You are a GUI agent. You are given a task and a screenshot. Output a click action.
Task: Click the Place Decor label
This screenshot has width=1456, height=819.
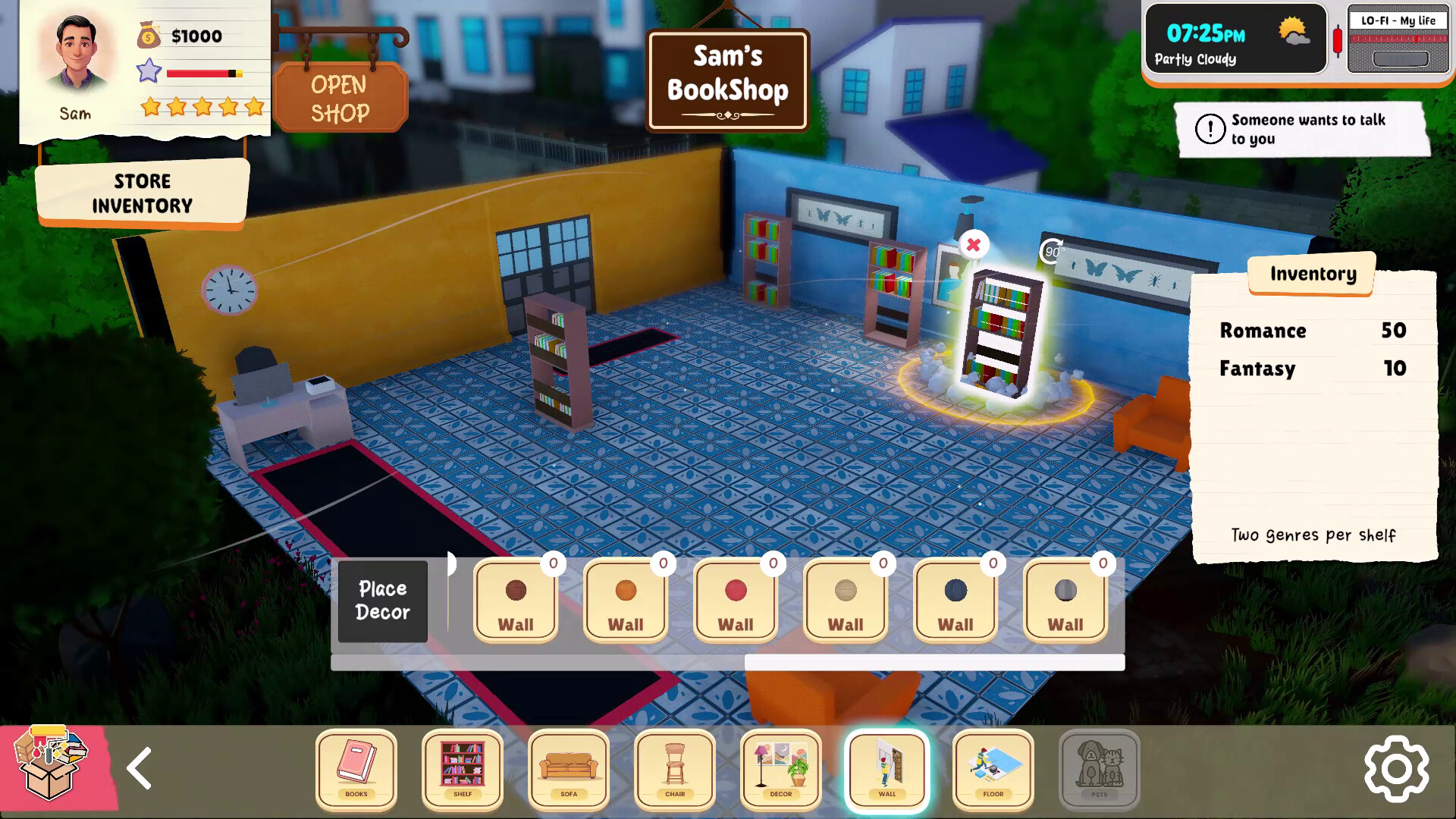382,601
